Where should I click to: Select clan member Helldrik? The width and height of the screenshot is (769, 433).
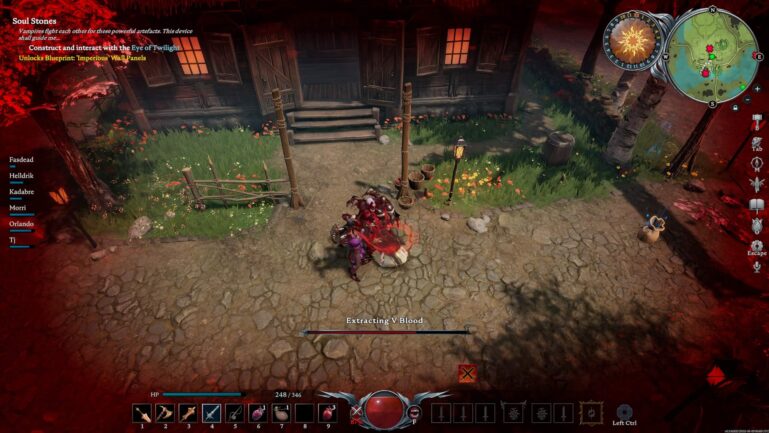coord(22,176)
